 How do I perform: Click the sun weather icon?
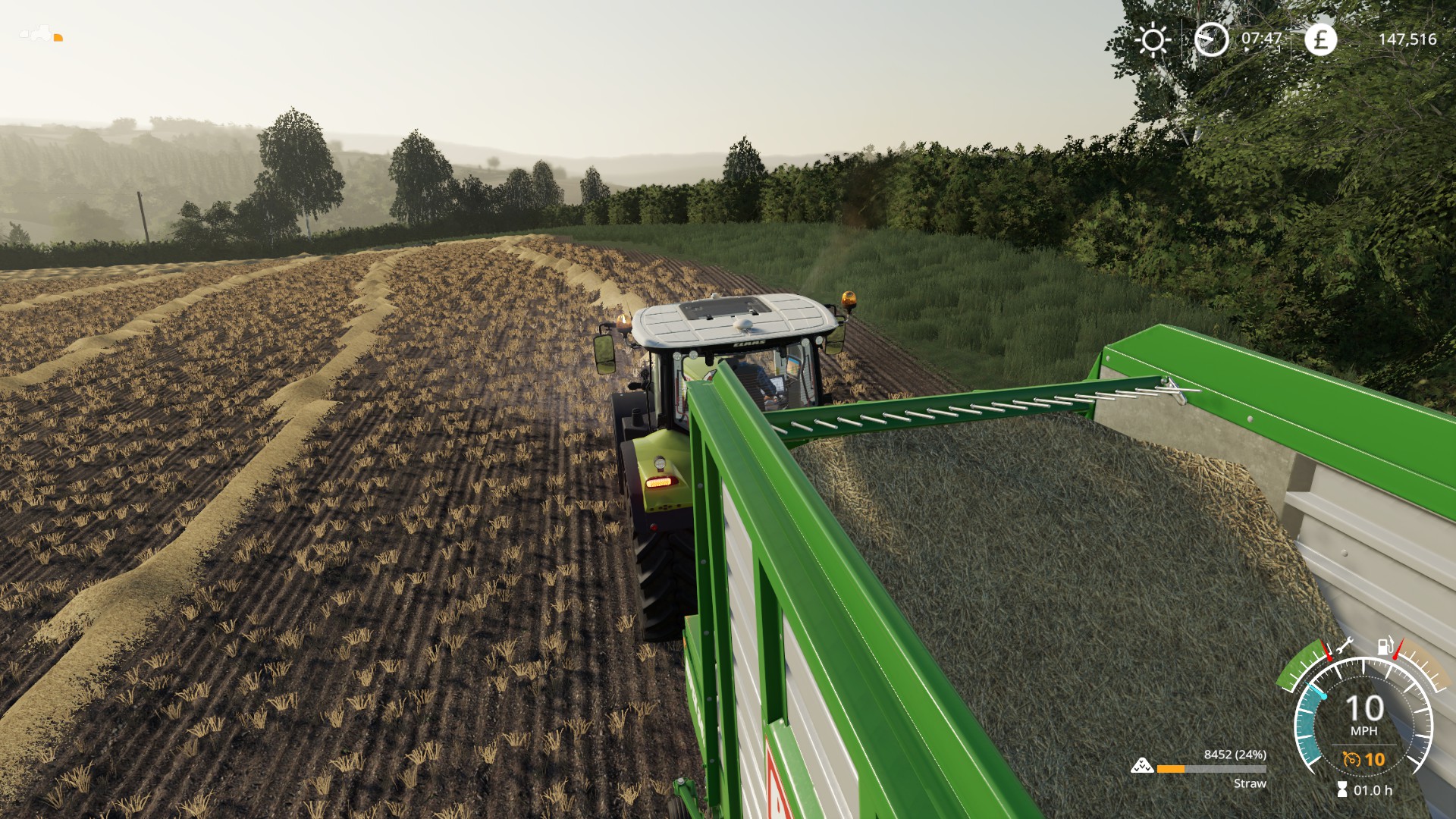[1153, 39]
